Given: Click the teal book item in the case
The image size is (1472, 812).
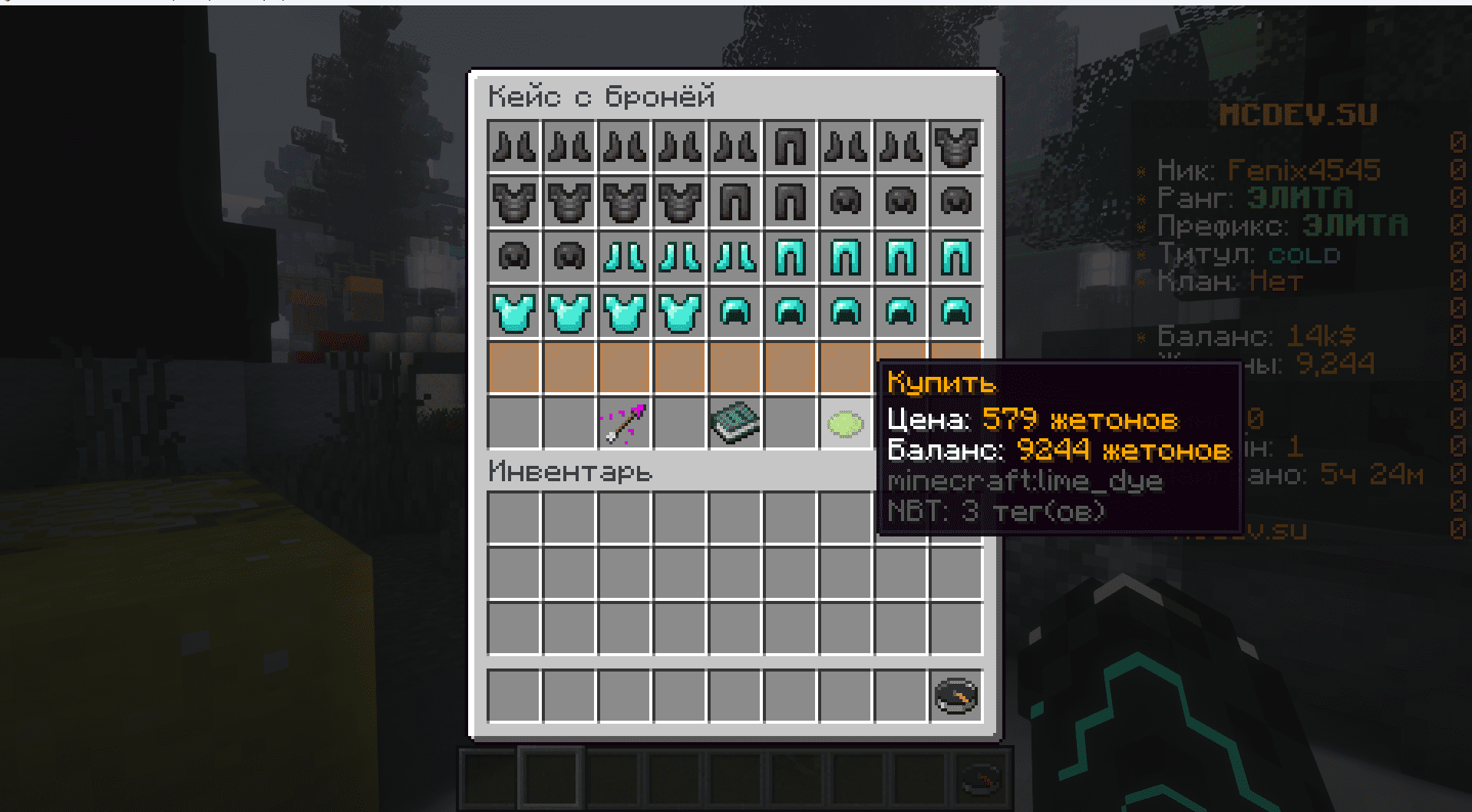Looking at the screenshot, I should [735, 424].
